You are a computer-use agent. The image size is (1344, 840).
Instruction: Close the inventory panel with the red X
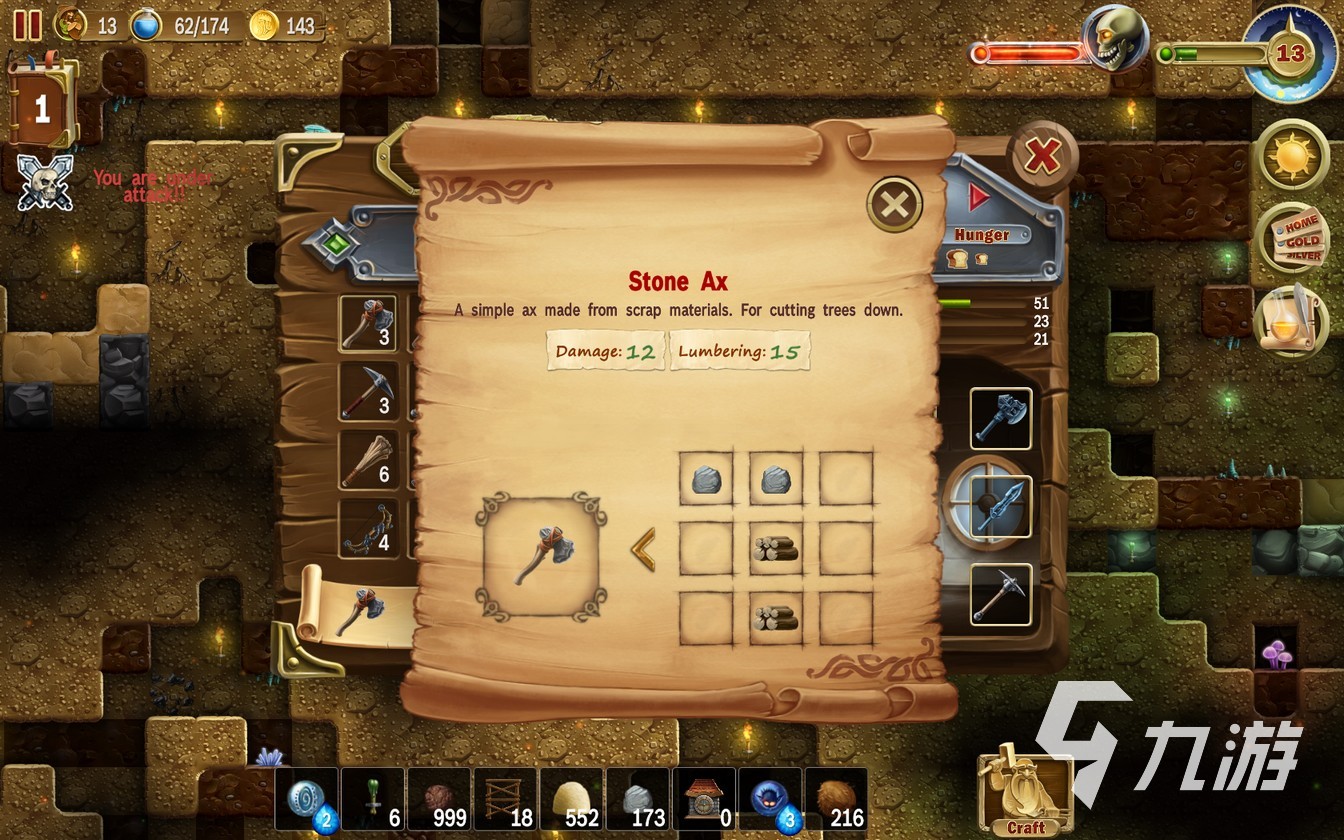coord(1042,156)
